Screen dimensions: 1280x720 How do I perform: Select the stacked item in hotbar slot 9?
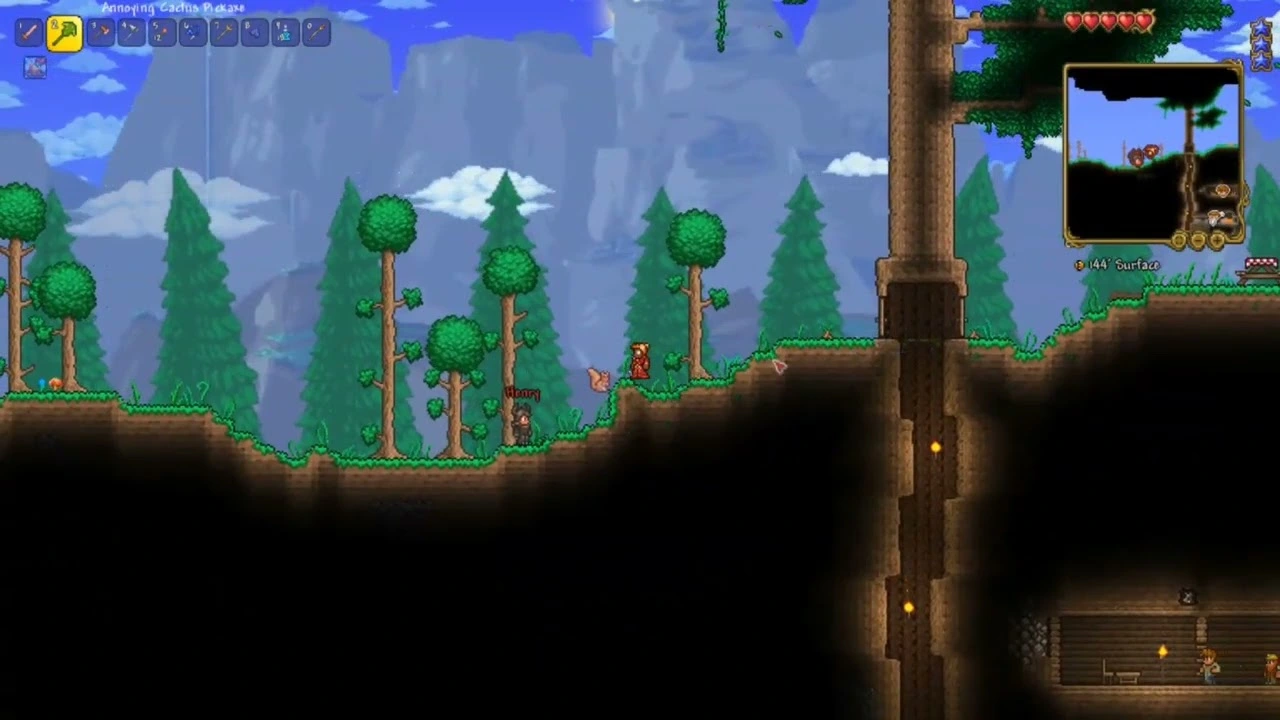coord(285,32)
